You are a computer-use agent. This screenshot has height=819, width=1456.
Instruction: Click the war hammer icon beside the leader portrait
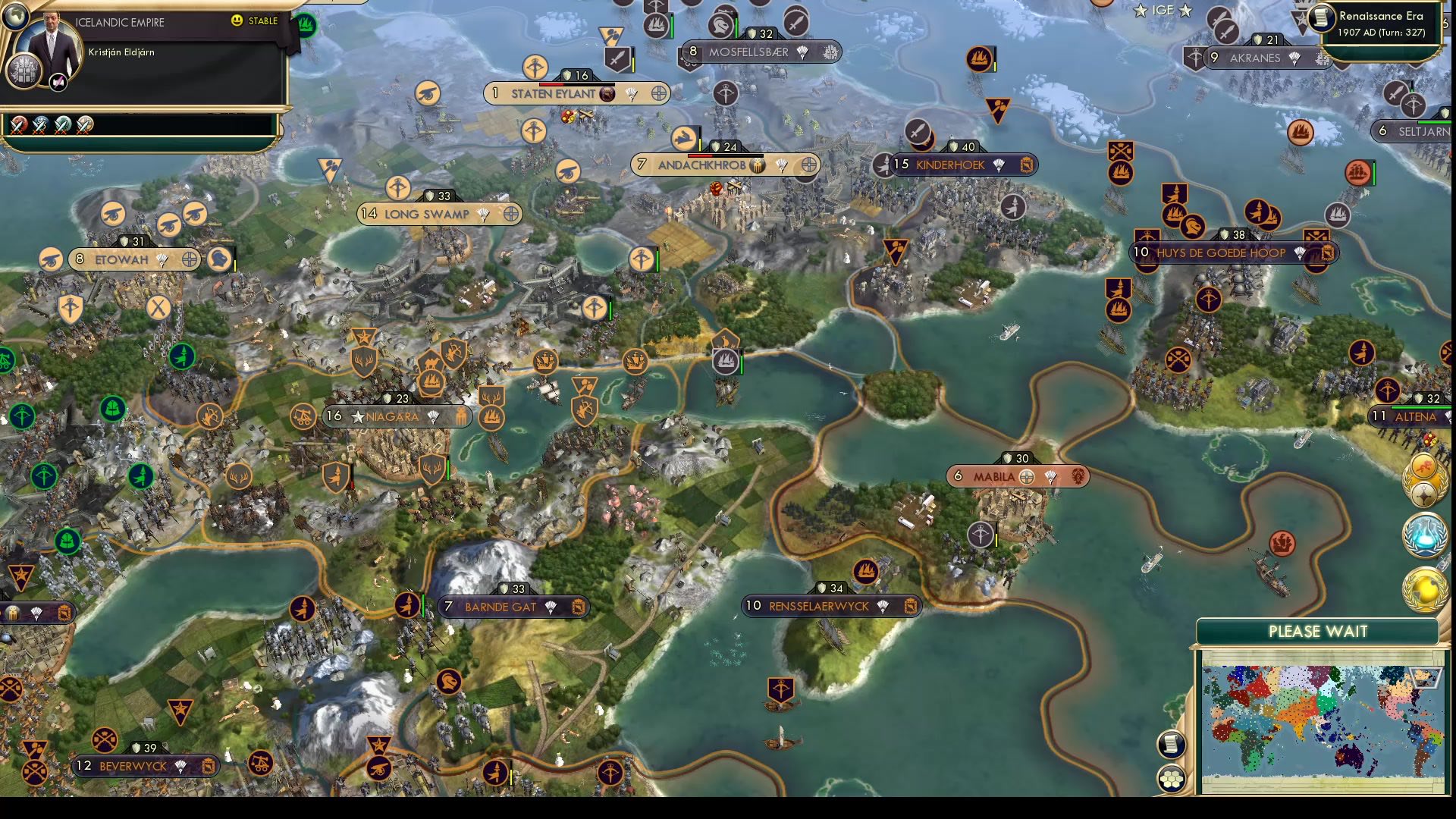(57, 82)
